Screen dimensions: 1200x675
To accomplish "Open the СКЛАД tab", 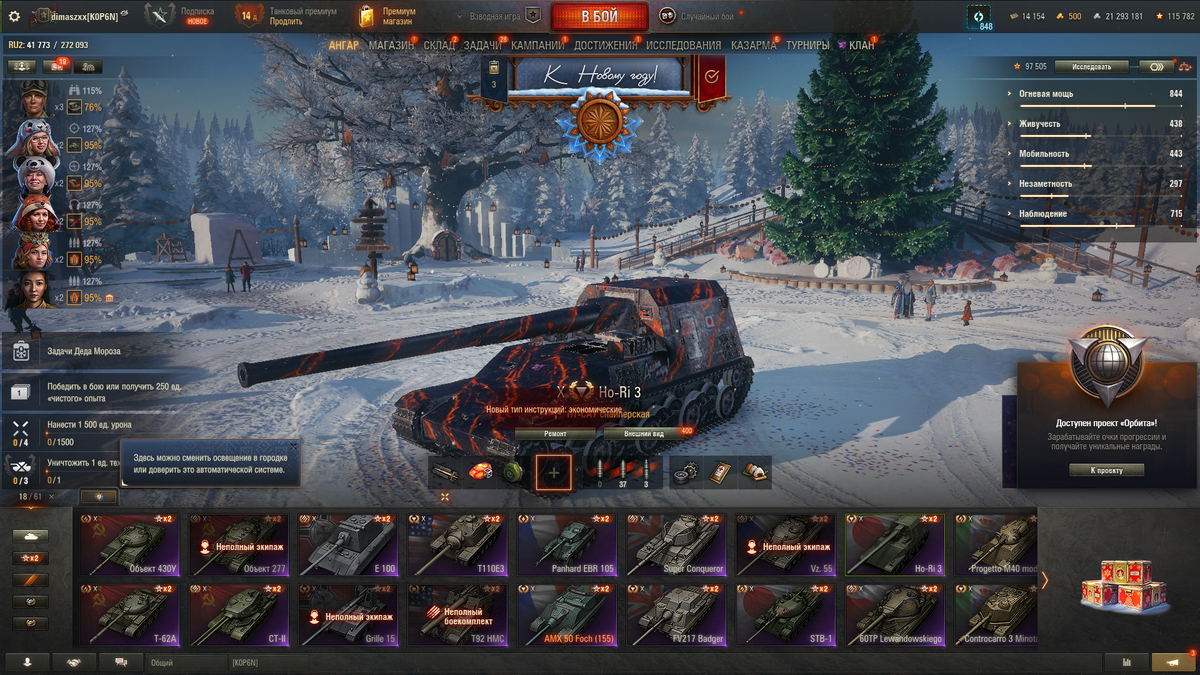I will (439, 45).
